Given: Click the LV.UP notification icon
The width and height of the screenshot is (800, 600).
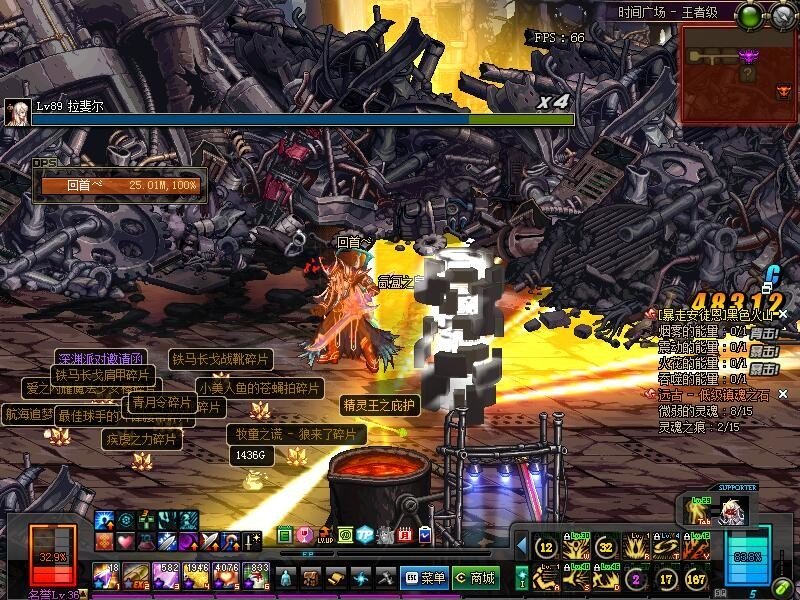Looking at the screenshot, I should tap(324, 536).
